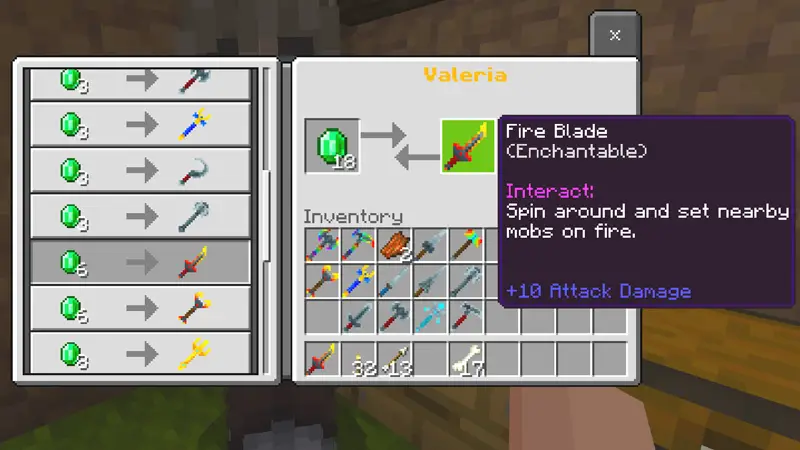Click the arrow stack of 13 in hotbar

coord(395,359)
